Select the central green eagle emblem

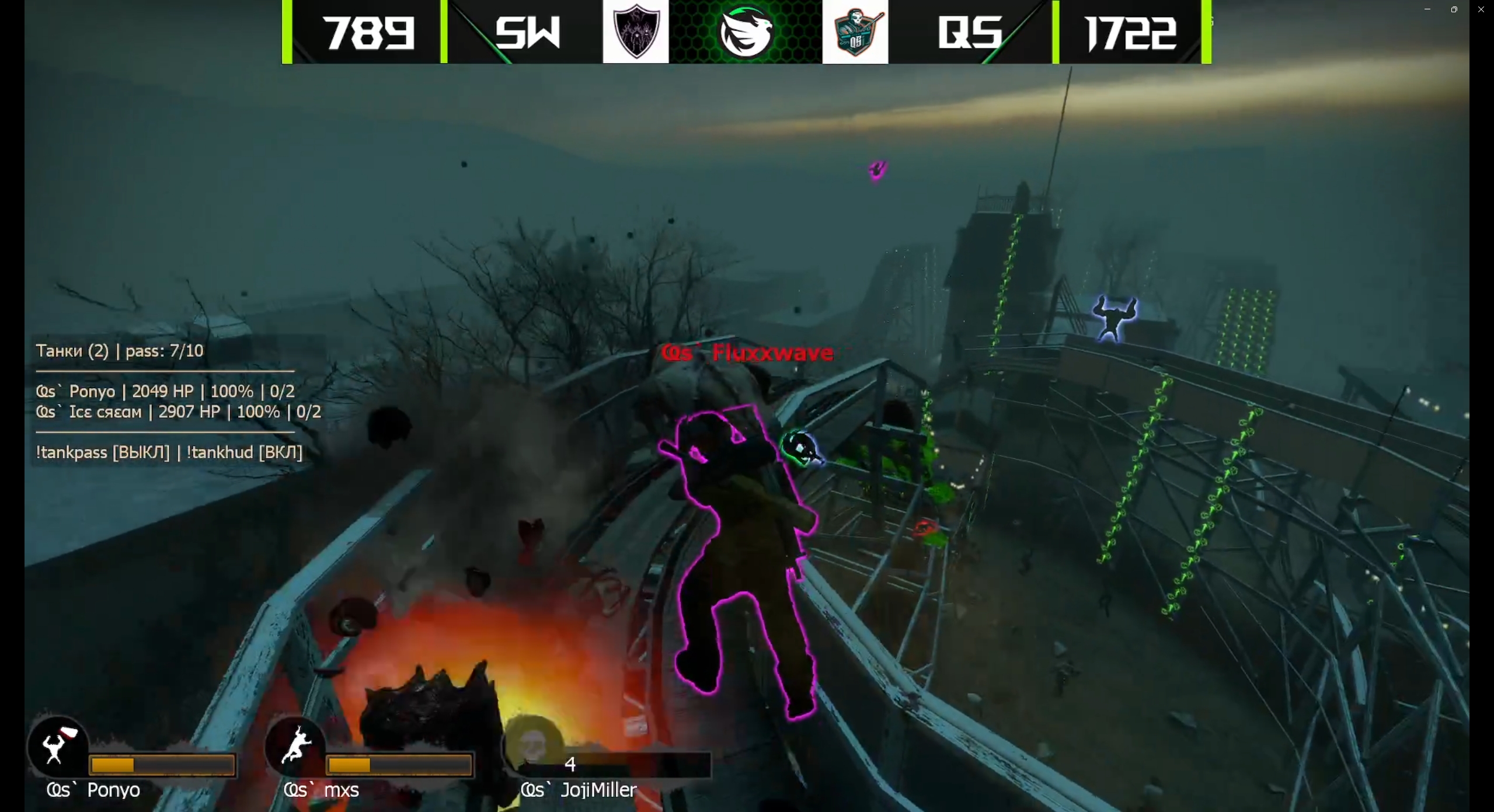pos(745,32)
